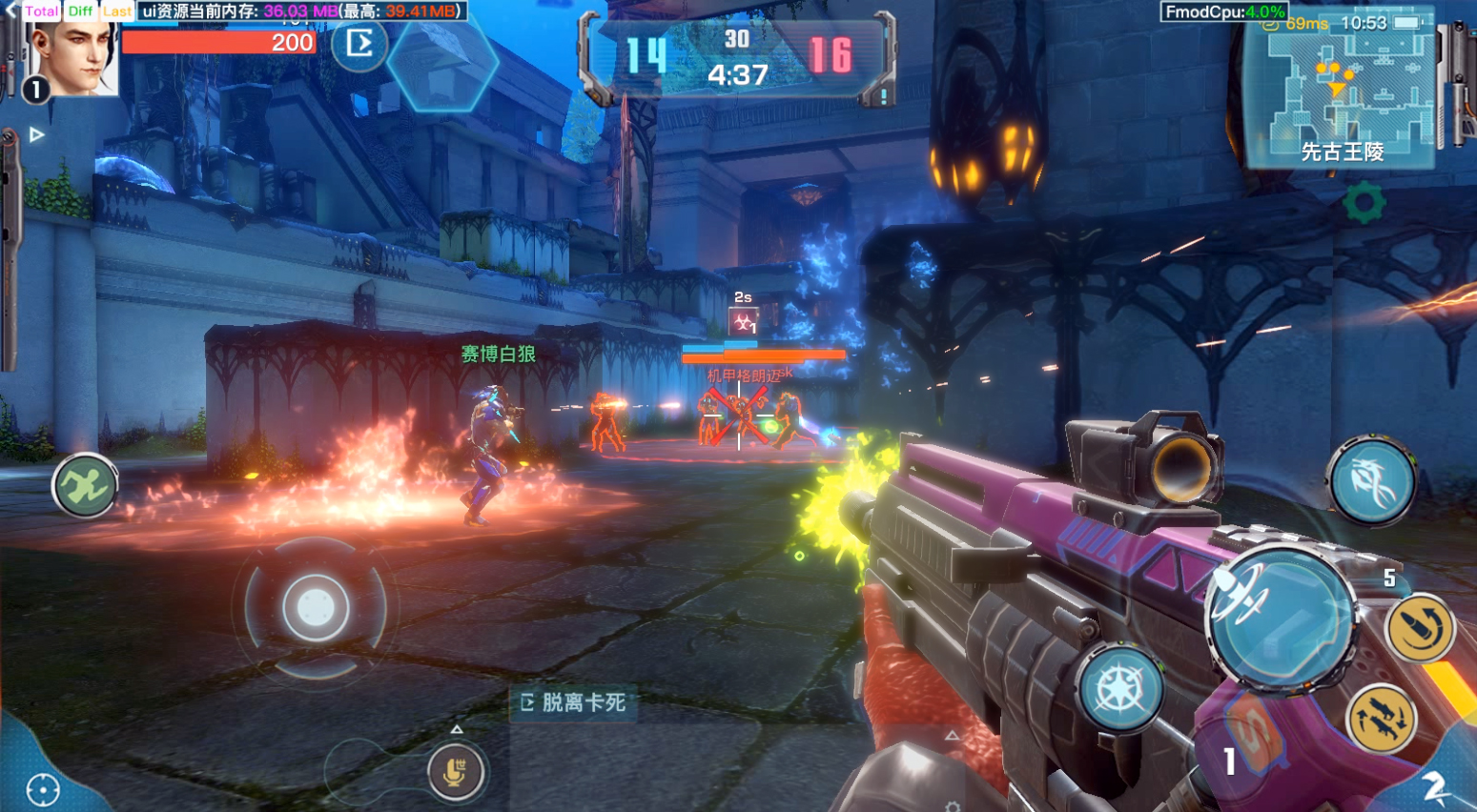
Task: Tap the player portrait avatar
Action: (72, 57)
